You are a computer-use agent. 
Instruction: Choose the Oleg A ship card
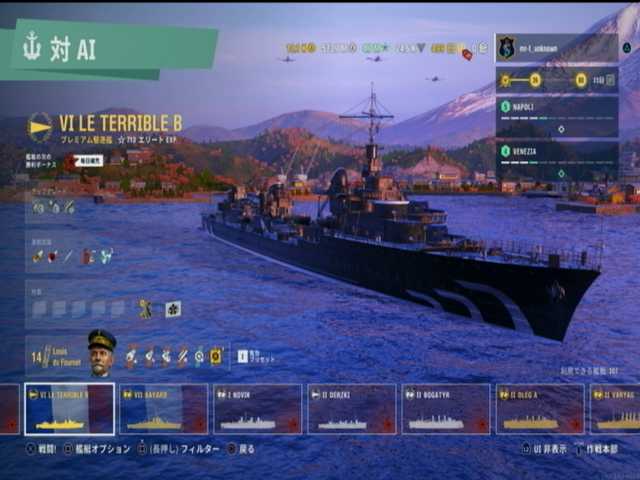coord(540,409)
